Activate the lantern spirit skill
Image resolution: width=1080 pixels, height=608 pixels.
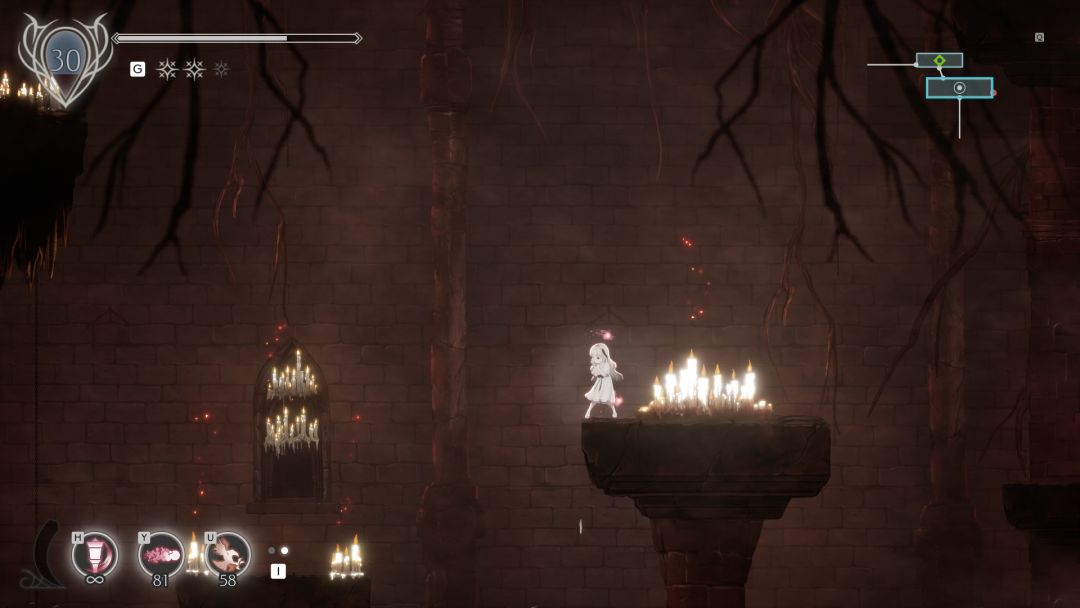tap(95, 554)
